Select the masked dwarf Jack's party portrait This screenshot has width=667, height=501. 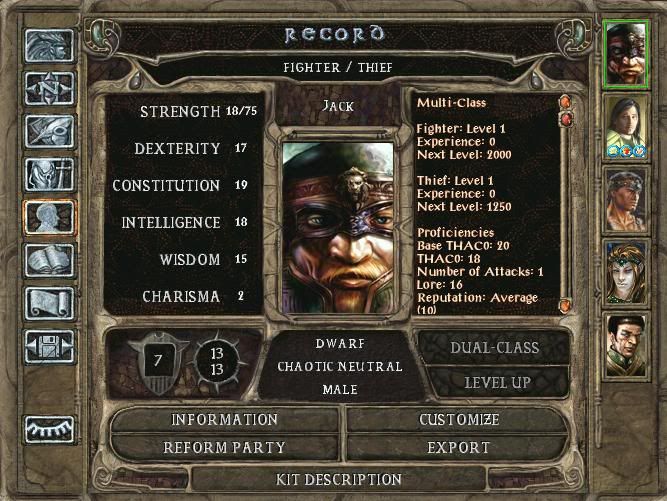tap(627, 56)
